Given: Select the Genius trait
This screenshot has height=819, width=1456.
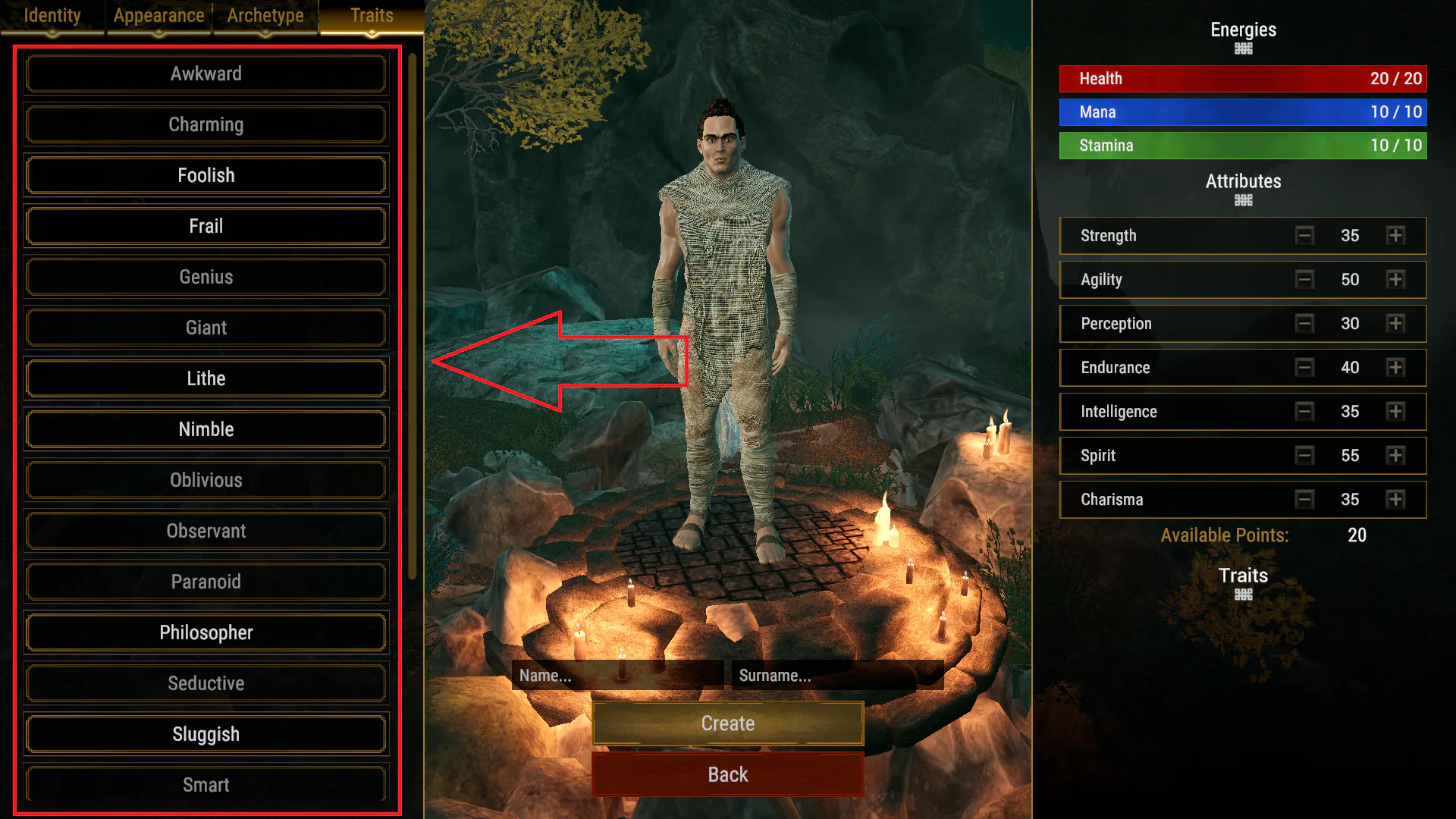Looking at the screenshot, I should click(206, 277).
